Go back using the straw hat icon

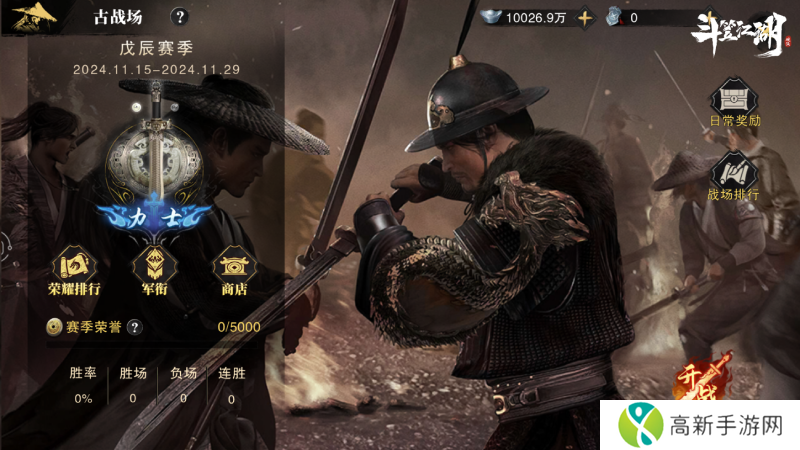(33, 17)
